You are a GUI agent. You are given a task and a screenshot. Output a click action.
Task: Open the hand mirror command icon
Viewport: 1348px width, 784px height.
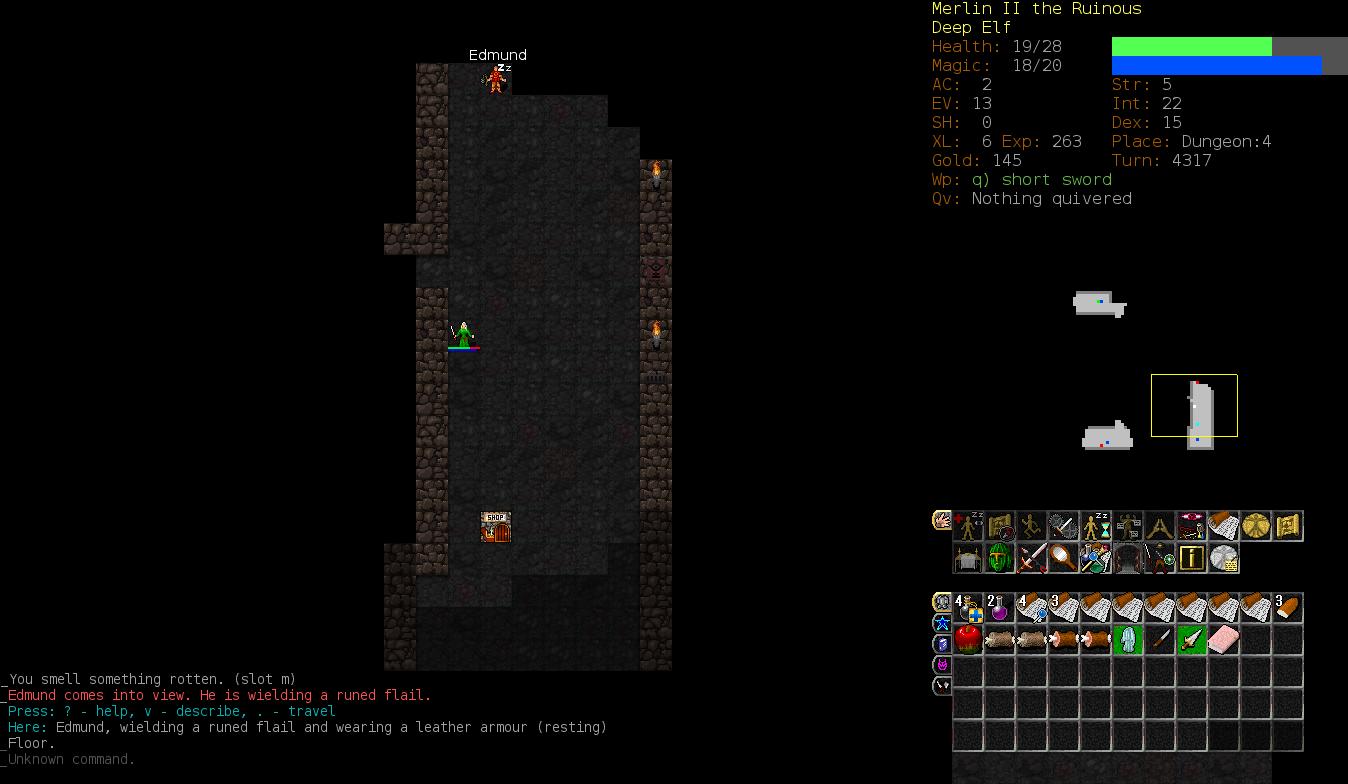(1063, 558)
